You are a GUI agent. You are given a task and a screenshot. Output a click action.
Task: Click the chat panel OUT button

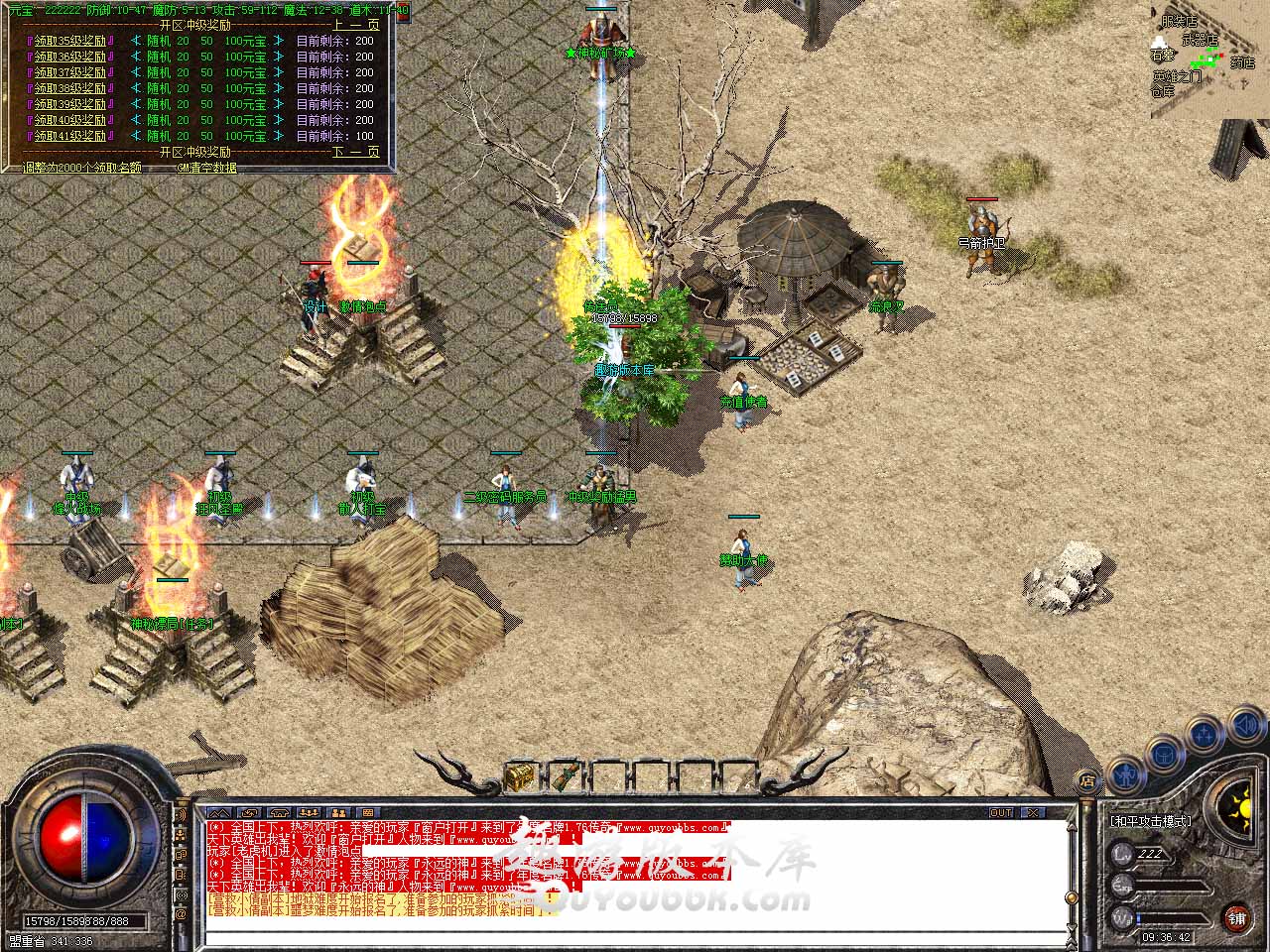1001,812
